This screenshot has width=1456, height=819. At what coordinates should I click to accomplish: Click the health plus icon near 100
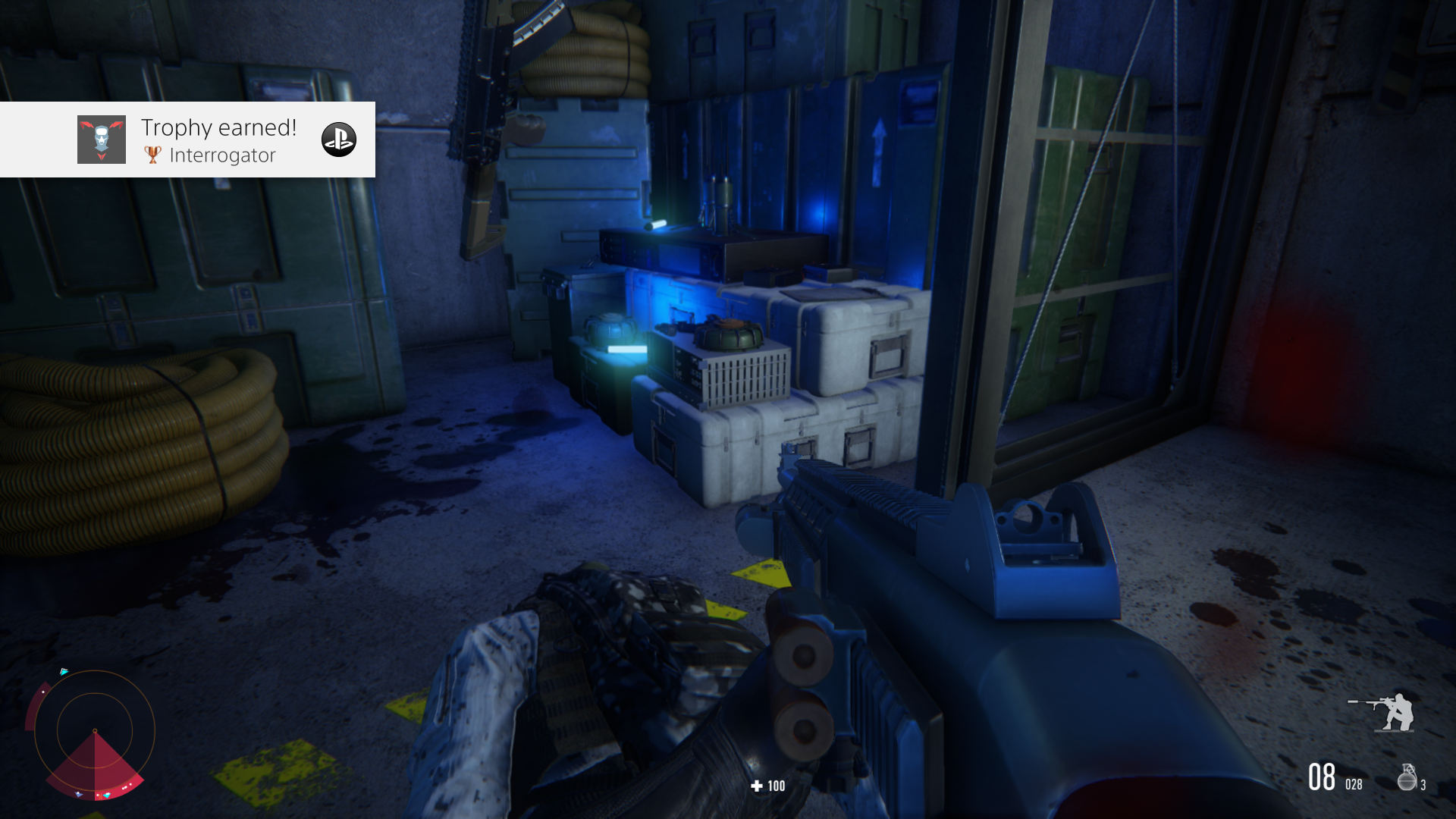pyautogui.click(x=755, y=786)
